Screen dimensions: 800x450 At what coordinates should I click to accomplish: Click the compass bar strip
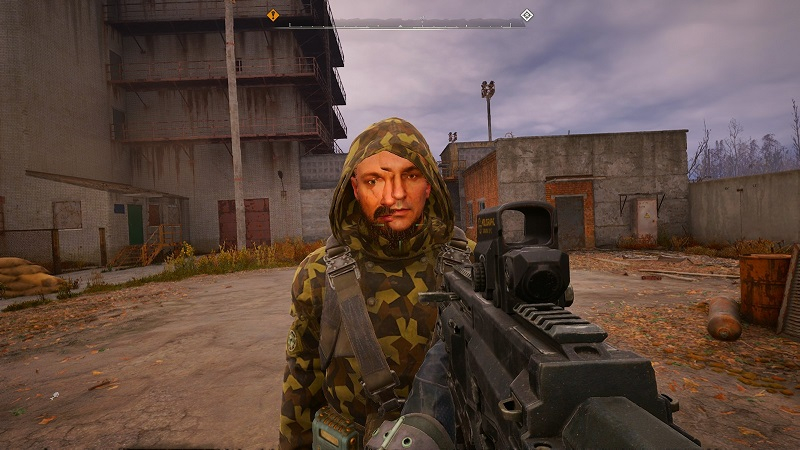[400, 24]
